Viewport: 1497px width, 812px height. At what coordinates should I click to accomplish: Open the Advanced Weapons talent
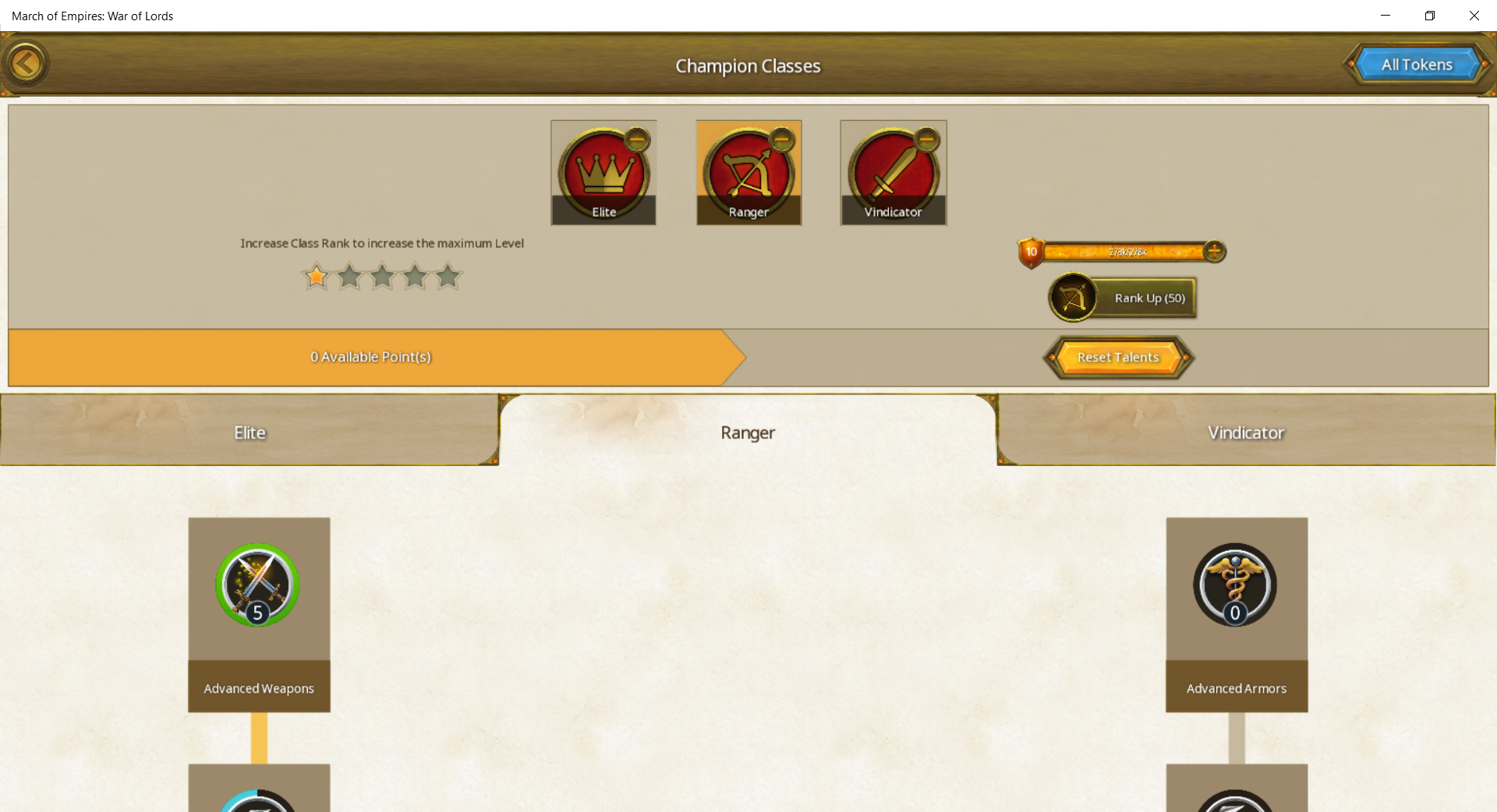coord(258,586)
